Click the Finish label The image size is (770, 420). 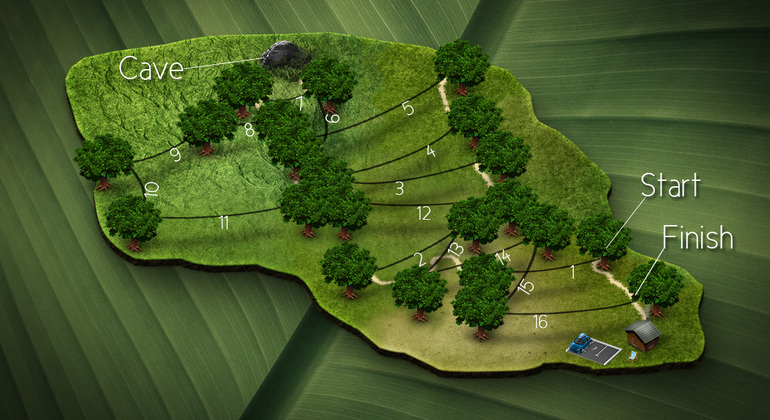697,238
